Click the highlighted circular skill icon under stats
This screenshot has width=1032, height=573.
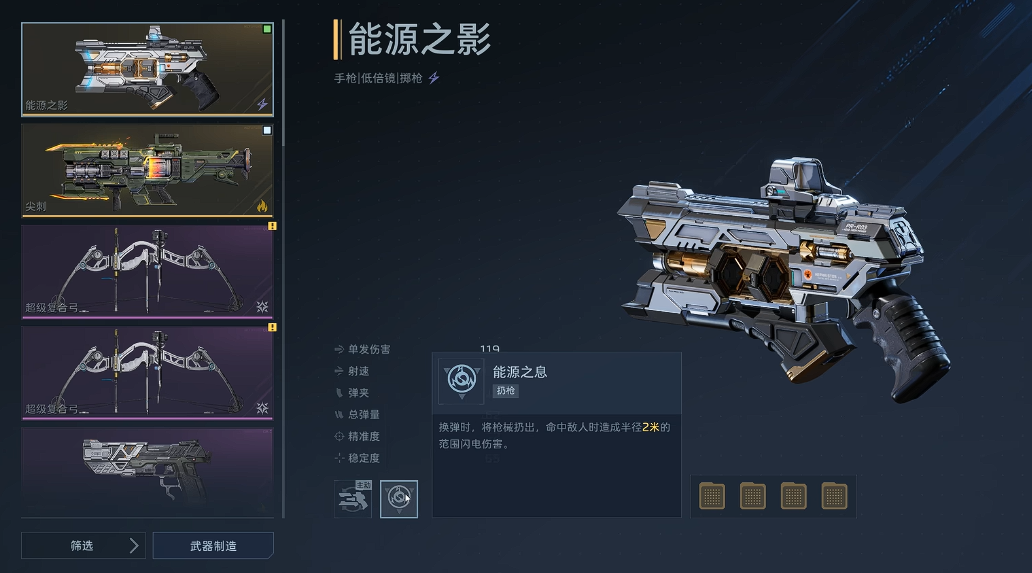[399, 498]
